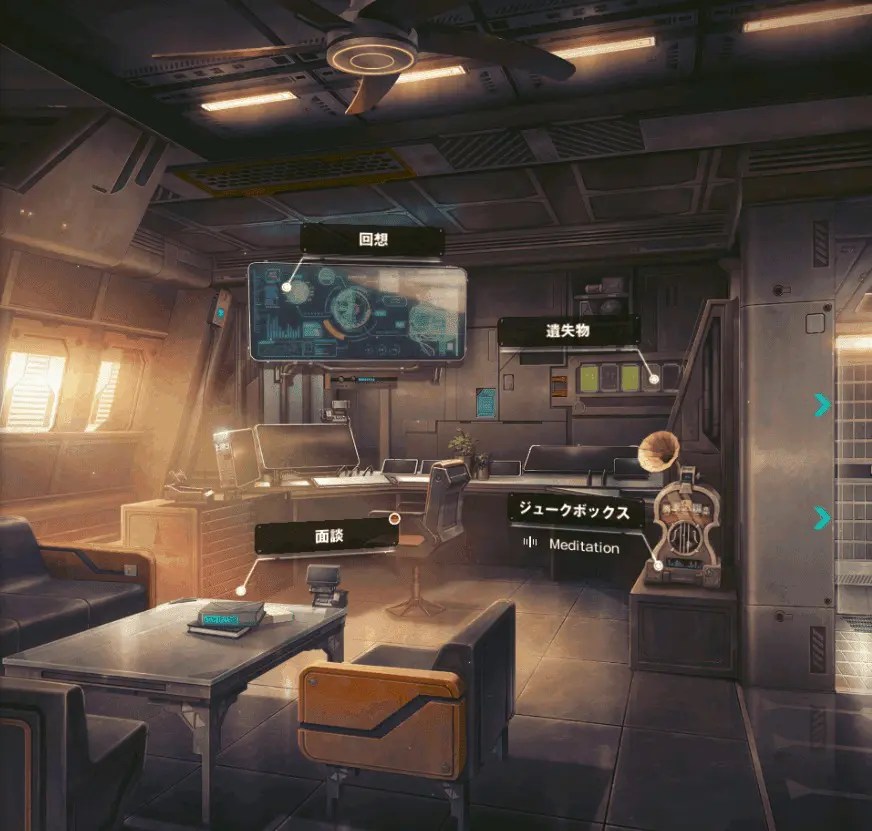Open the ジュークボックス jukebox
872x831 pixels.
coord(574,510)
